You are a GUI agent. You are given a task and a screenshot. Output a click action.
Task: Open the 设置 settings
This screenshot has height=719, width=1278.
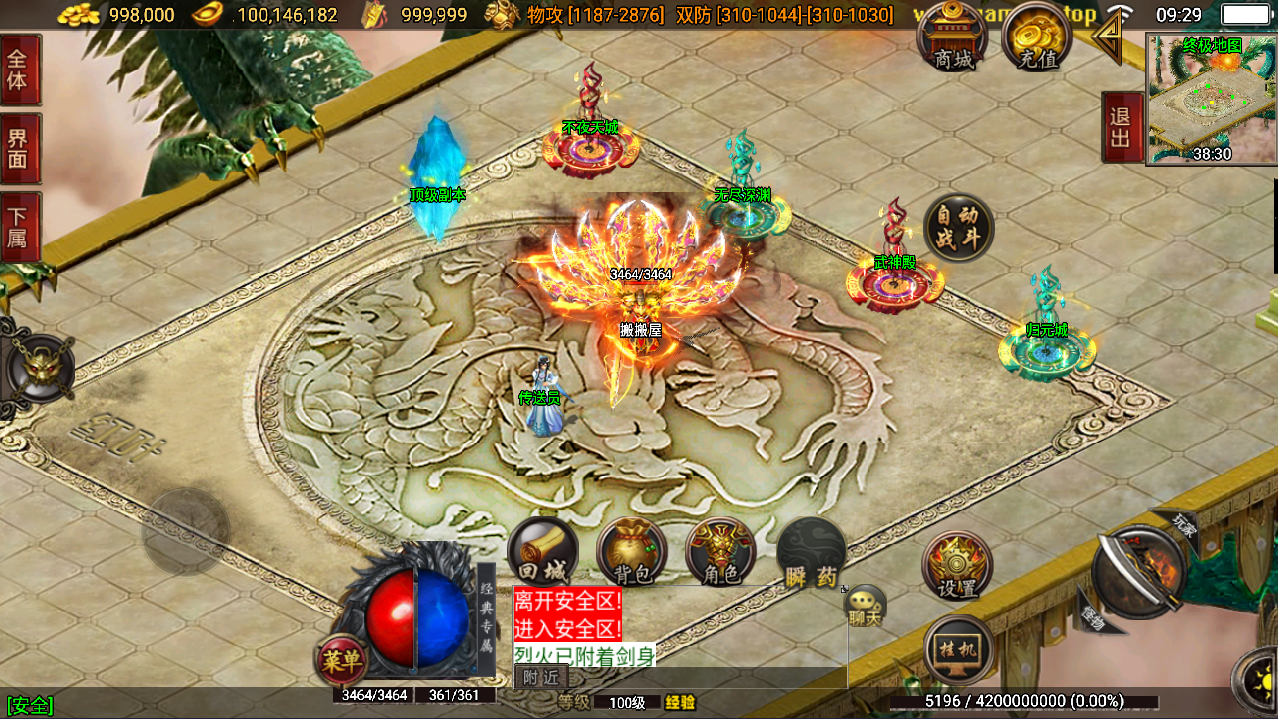coord(957,565)
